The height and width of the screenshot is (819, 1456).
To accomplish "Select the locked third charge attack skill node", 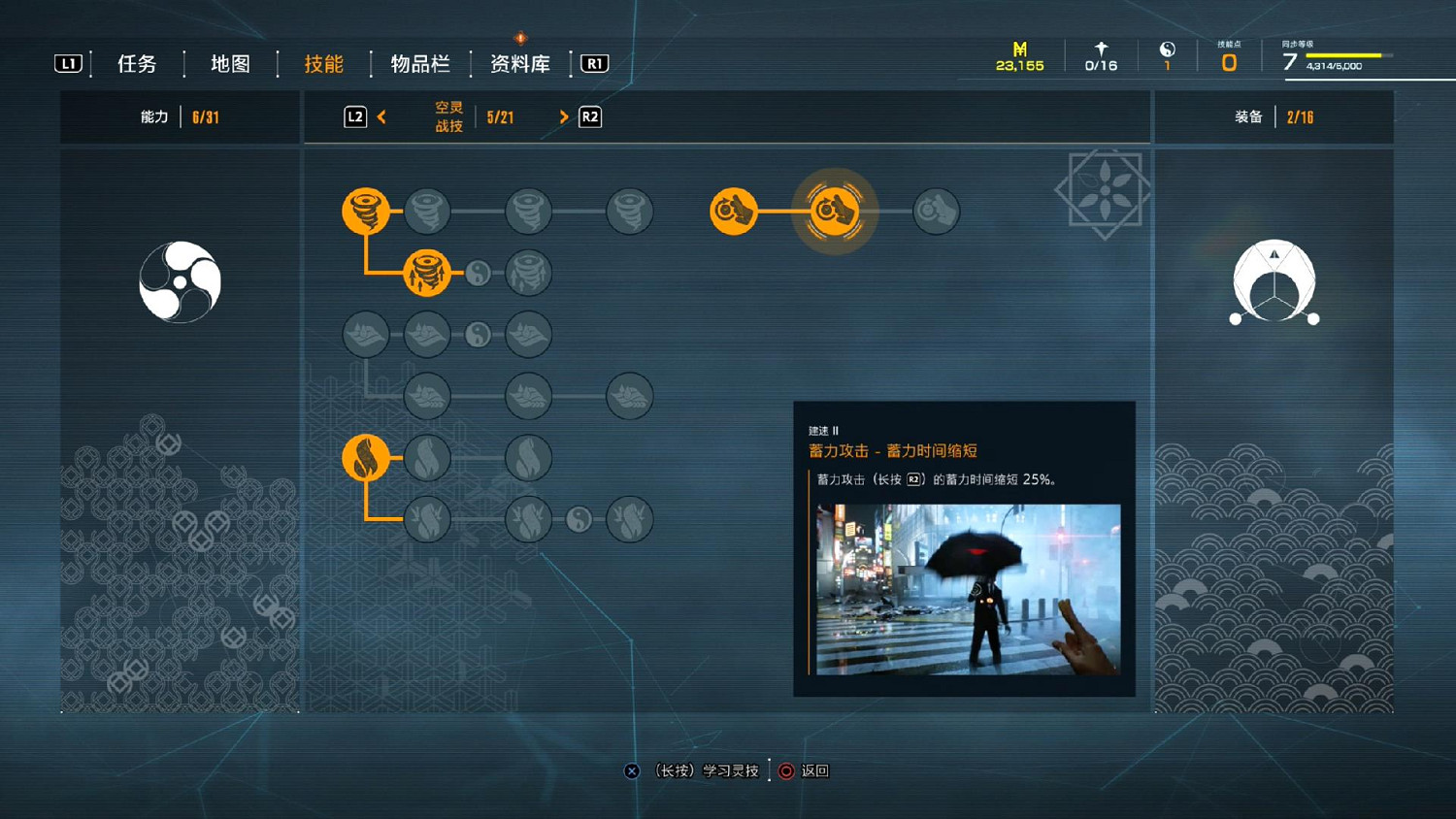I will click(x=935, y=211).
